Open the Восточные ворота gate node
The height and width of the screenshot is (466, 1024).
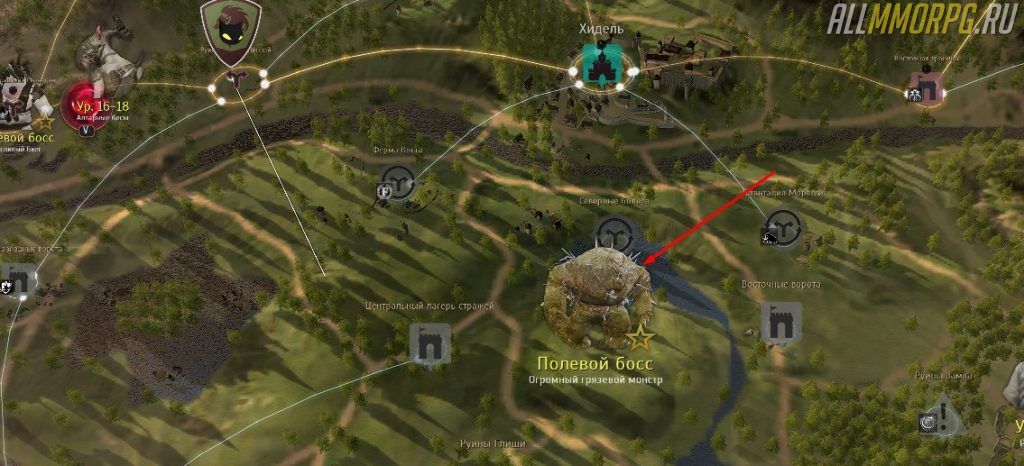click(781, 322)
